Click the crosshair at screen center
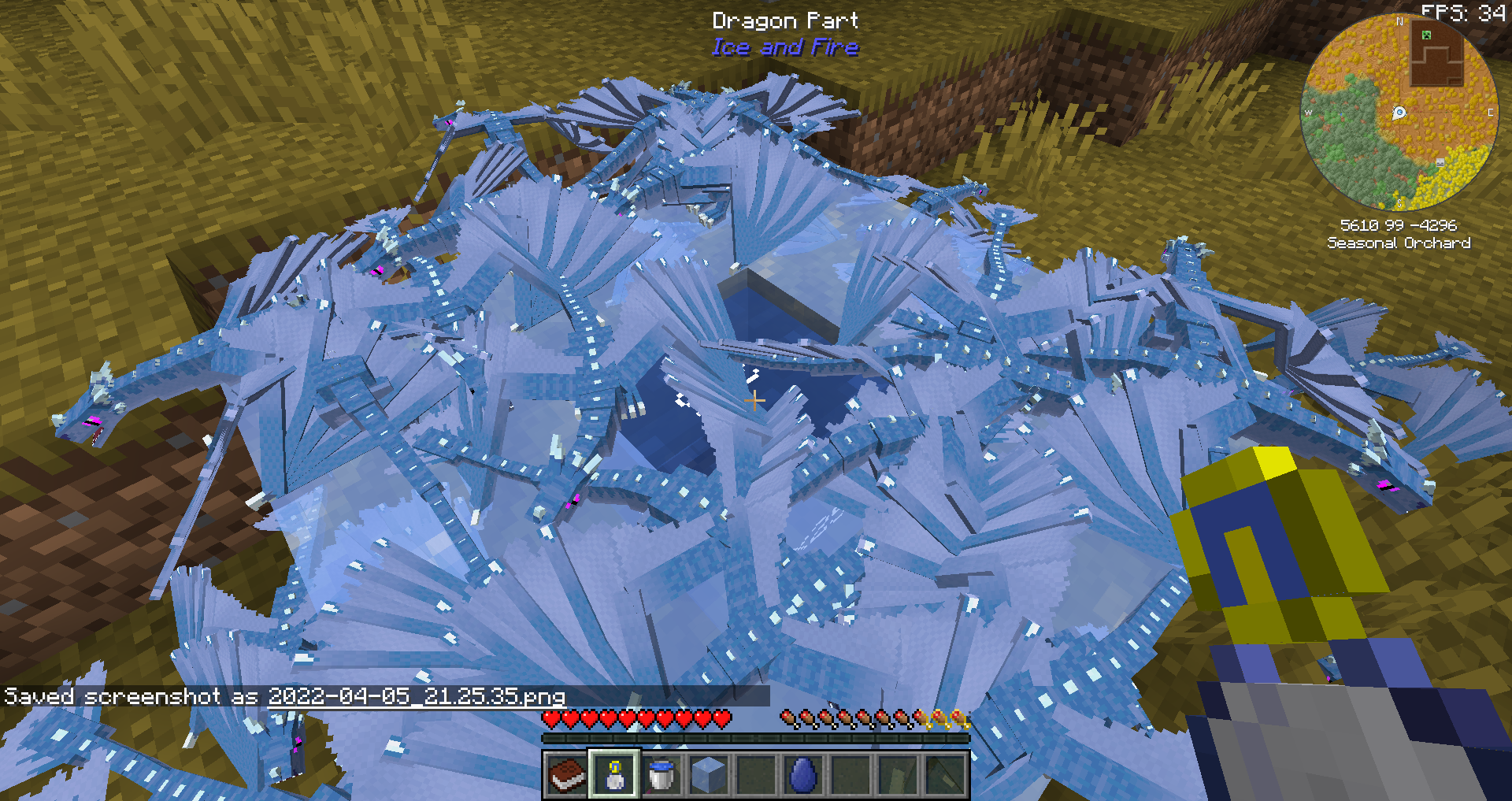Viewport: 1512px width, 801px height. point(756,400)
